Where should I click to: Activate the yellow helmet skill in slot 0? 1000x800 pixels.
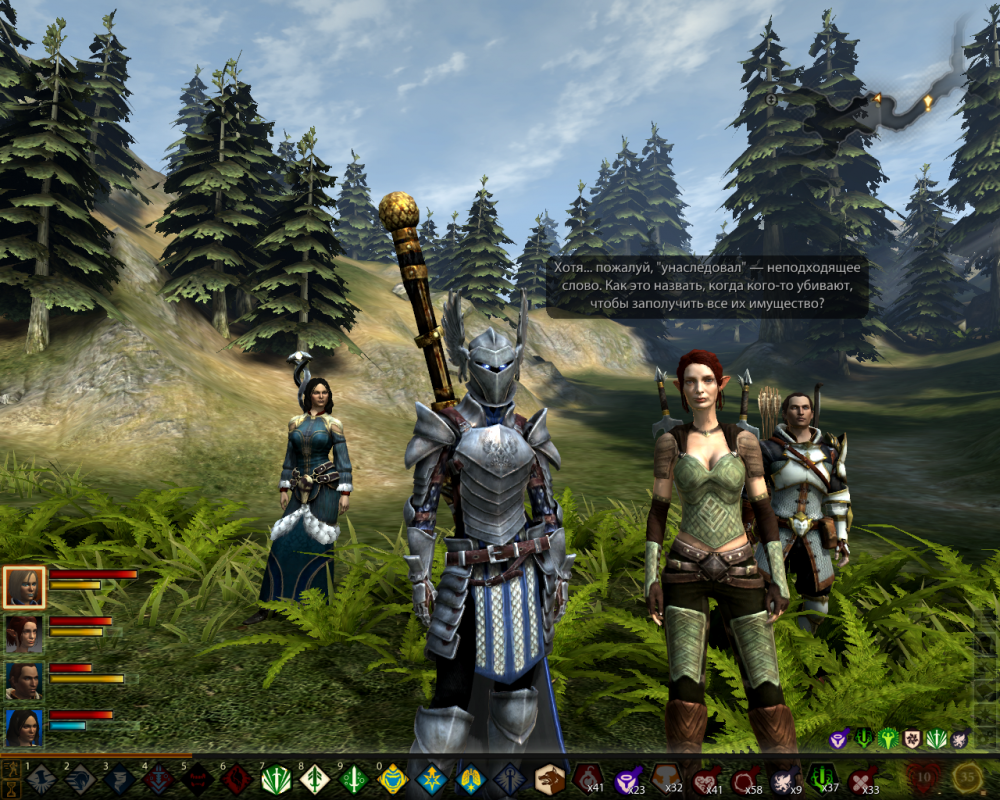click(x=392, y=779)
